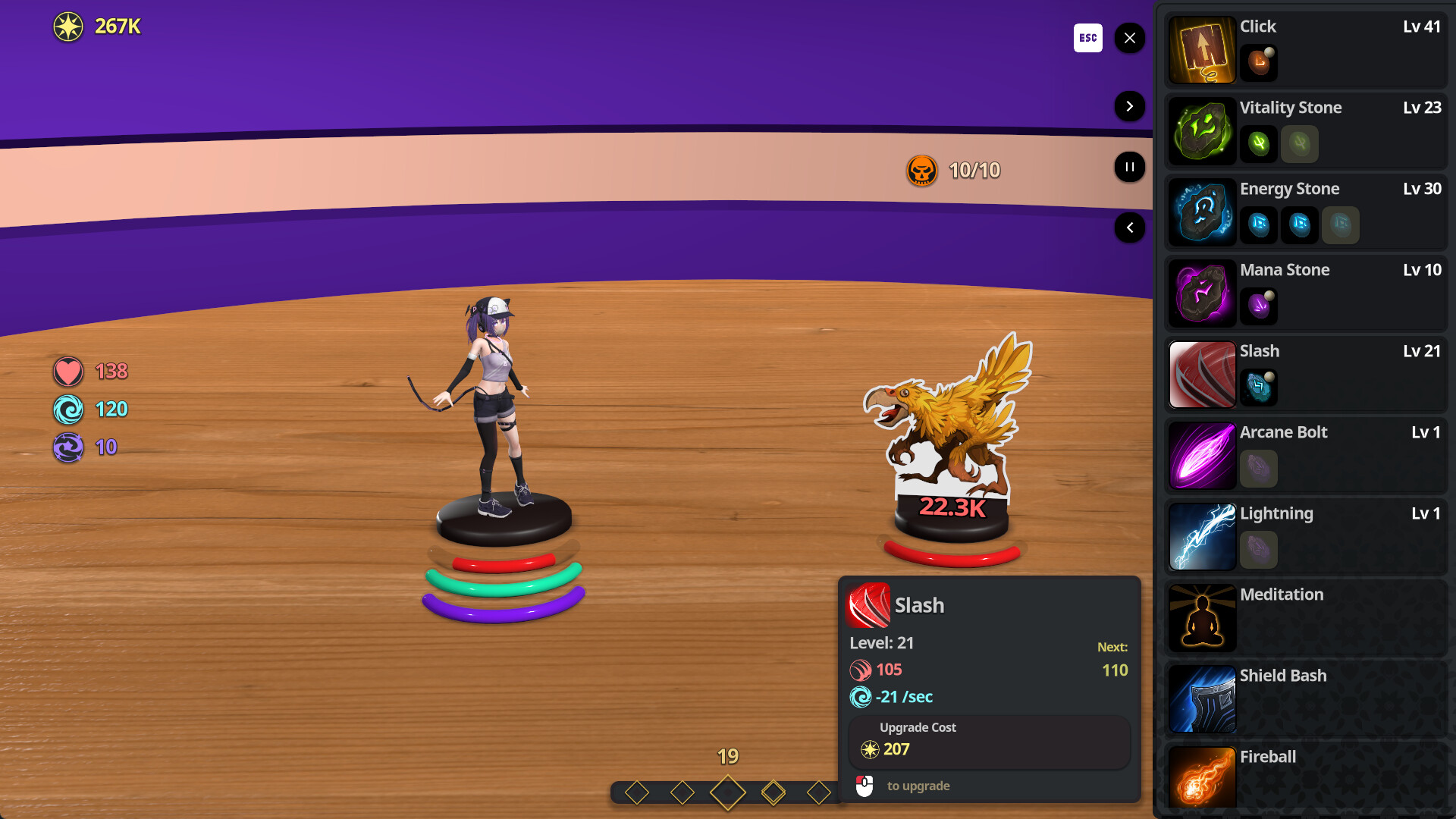Select the Energy Stone icon
Screen dimensions: 1456x819
pos(1202,212)
